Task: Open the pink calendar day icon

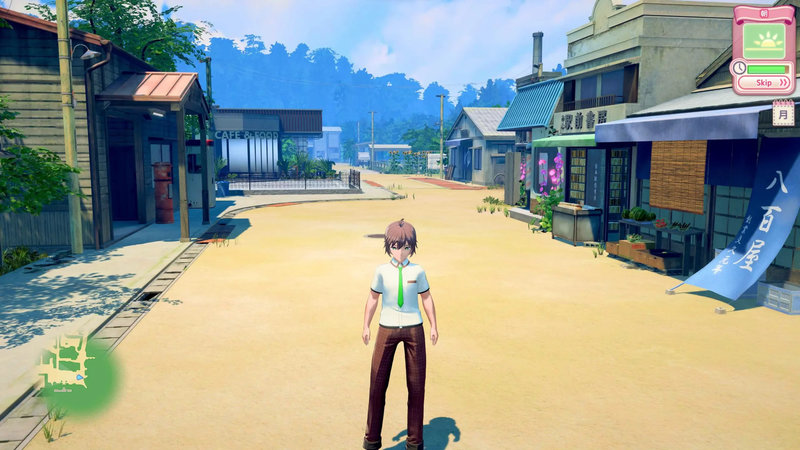Action: click(x=783, y=113)
